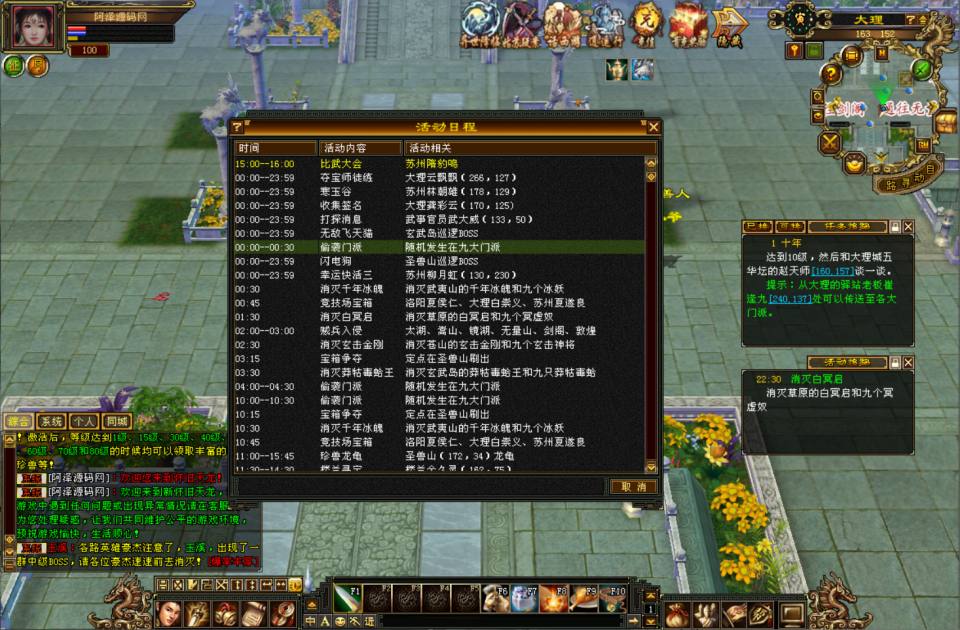The height and width of the screenshot is (630, 960).
Task: Click the monitor system settings icon
Action: pos(792,612)
